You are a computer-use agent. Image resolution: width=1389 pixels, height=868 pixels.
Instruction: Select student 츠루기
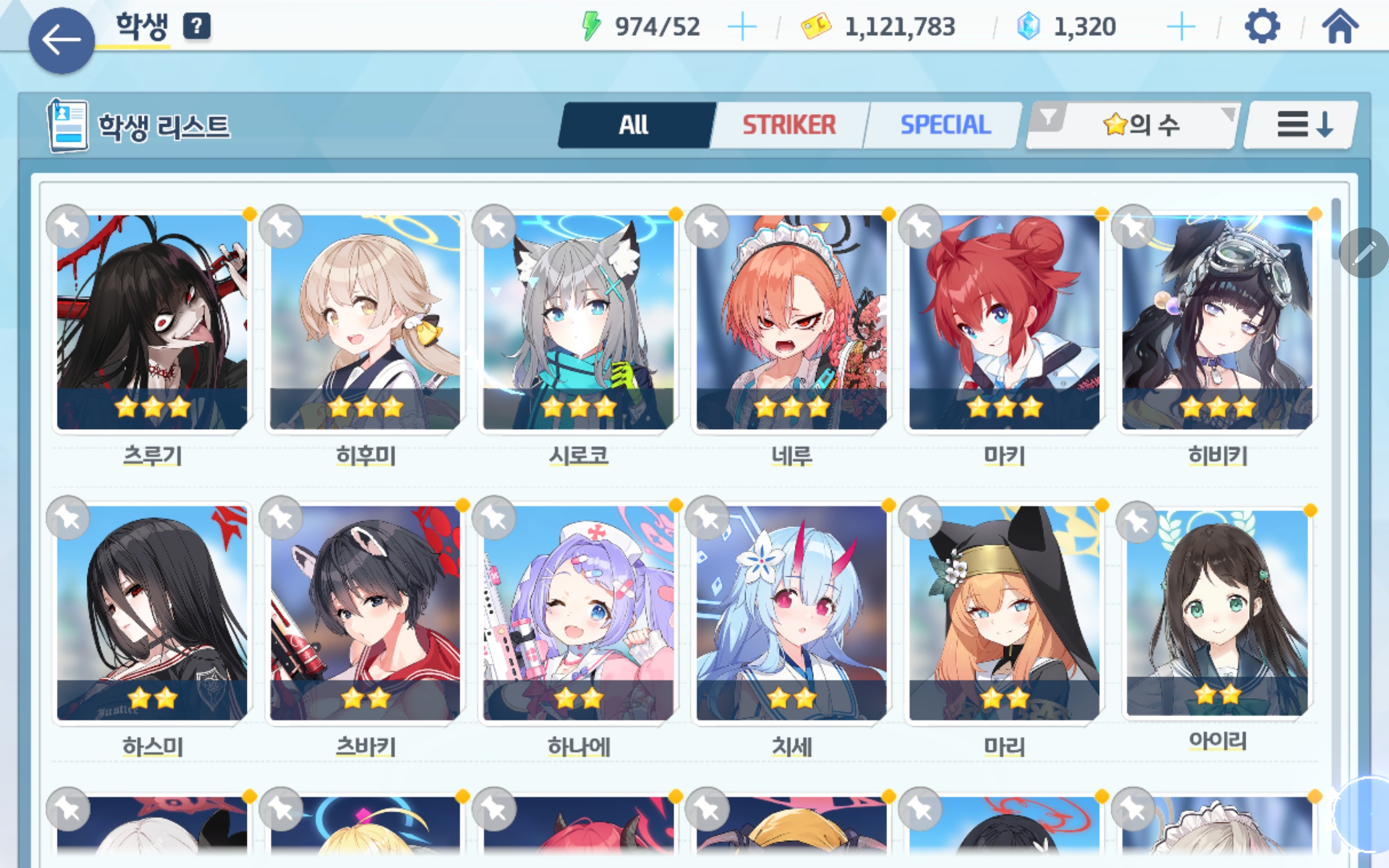[152, 322]
